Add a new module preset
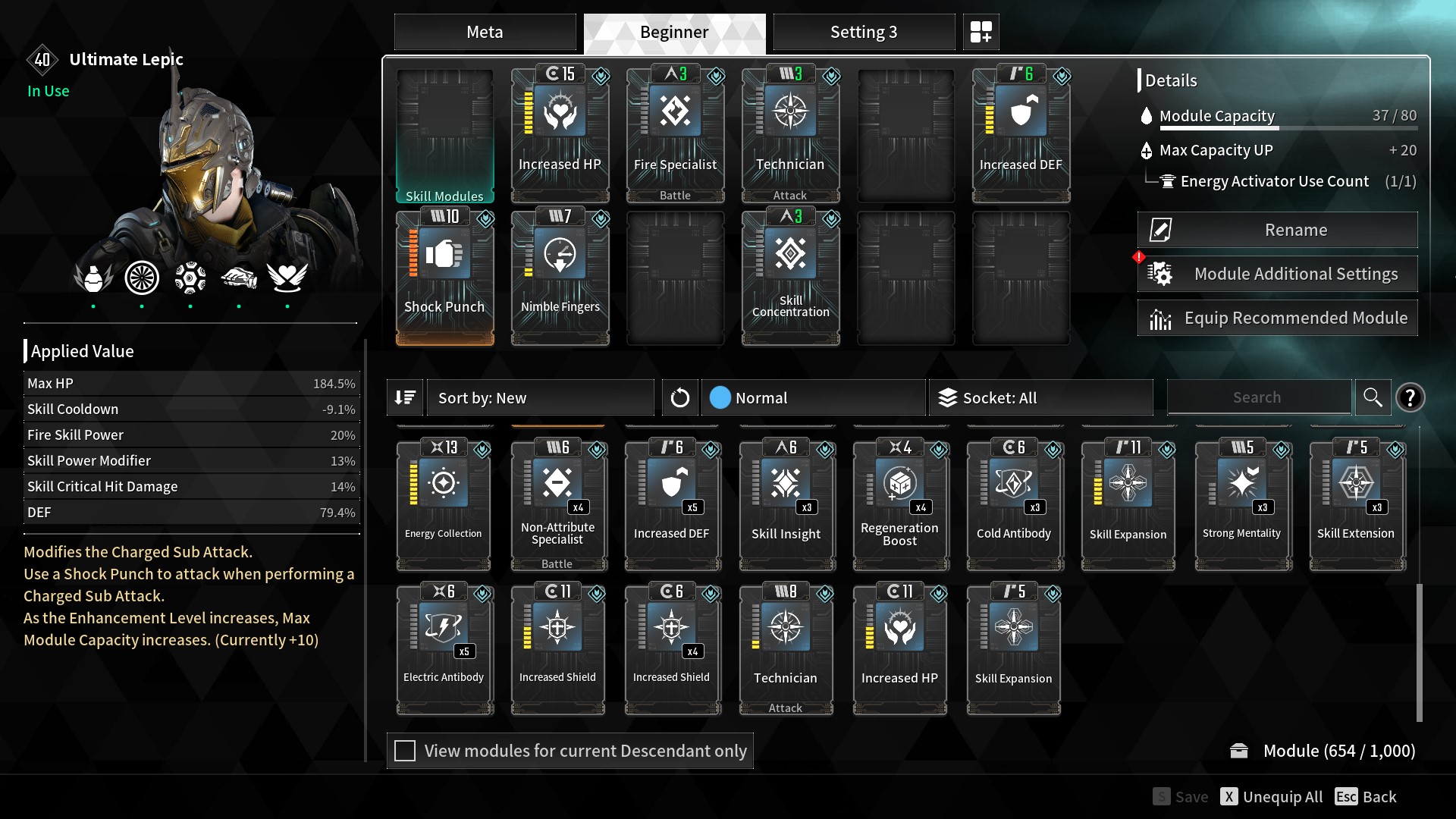Viewport: 1456px width, 819px height. pyautogui.click(x=981, y=32)
